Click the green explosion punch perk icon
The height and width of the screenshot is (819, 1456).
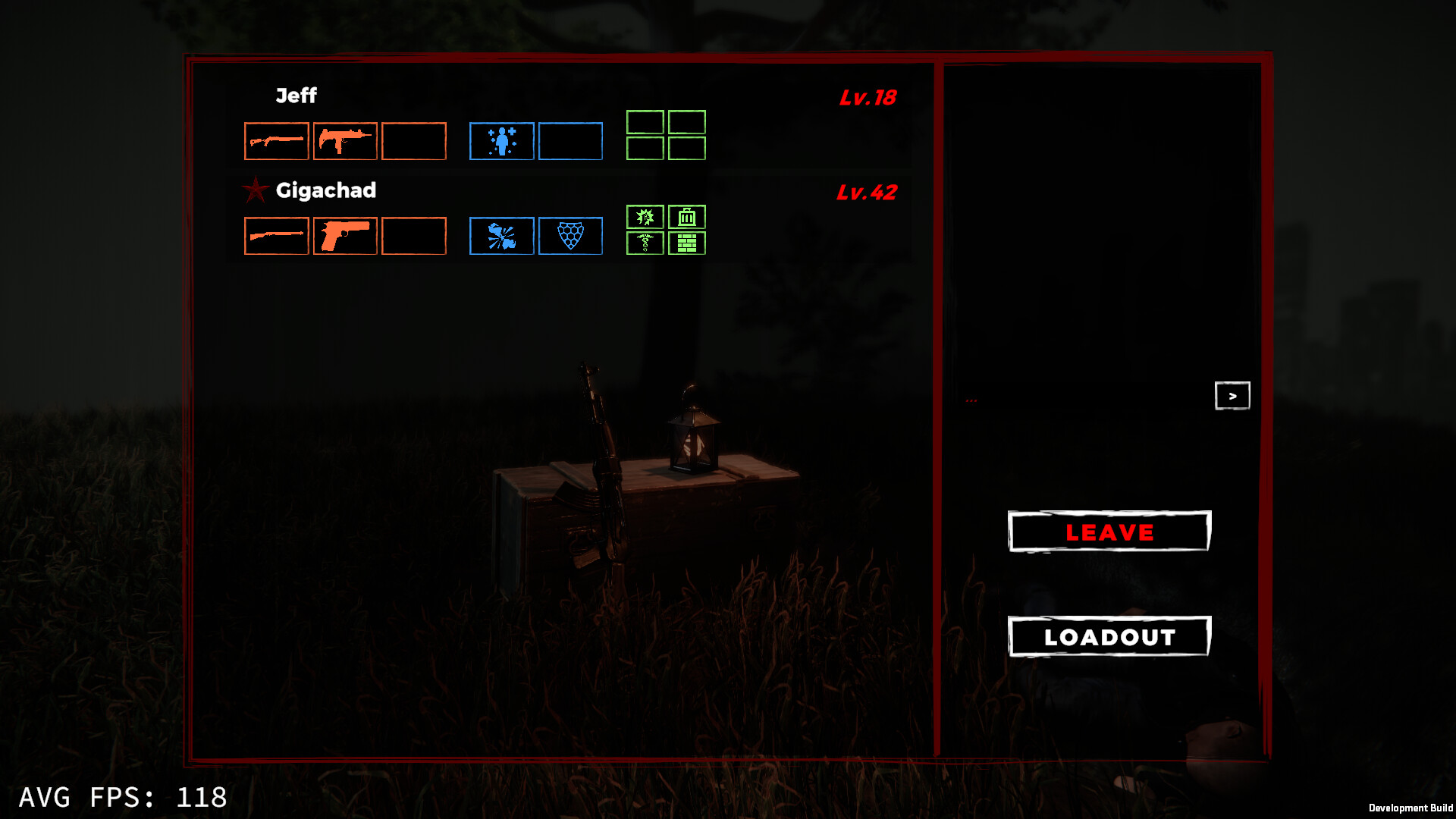click(x=645, y=218)
